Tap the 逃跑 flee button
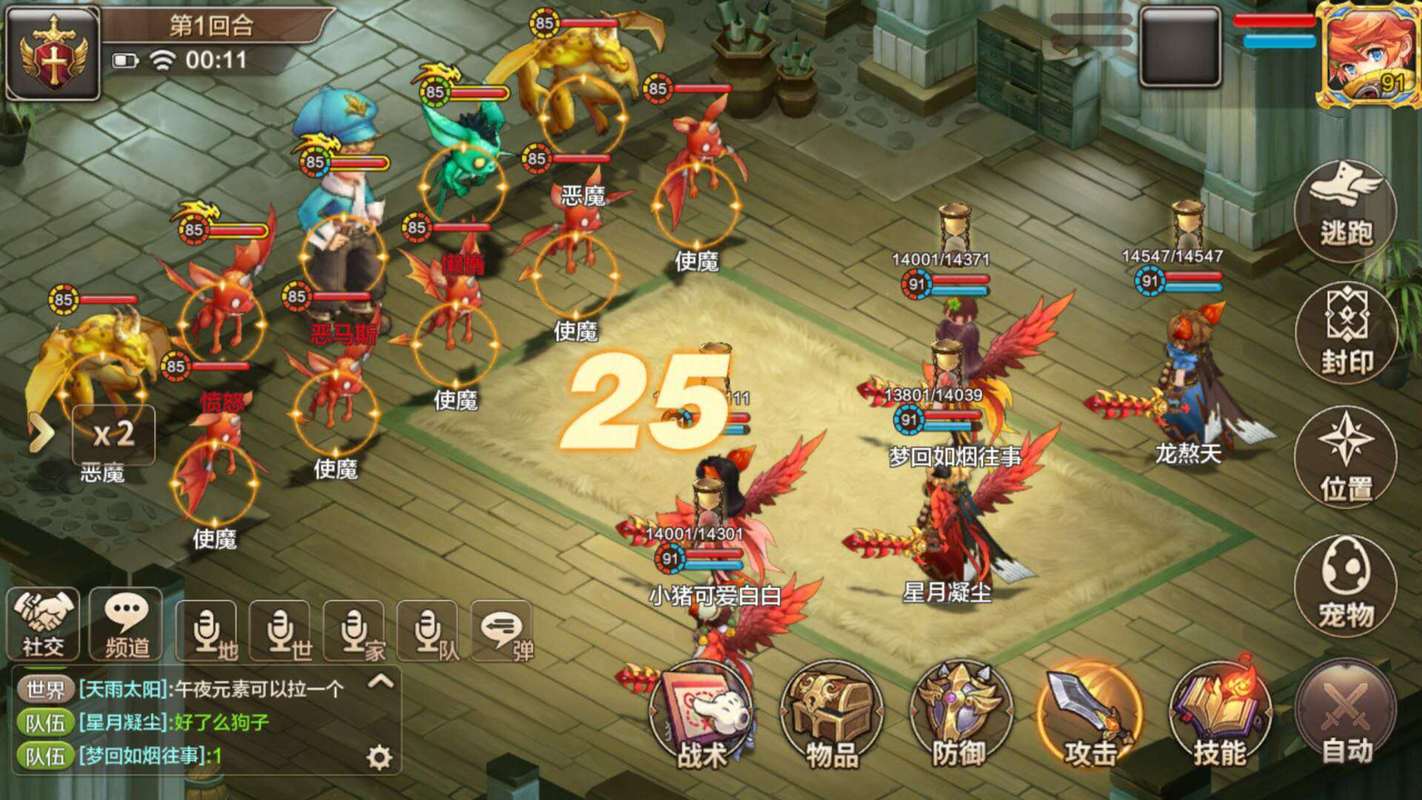This screenshot has height=800, width=1422. pos(1345,213)
